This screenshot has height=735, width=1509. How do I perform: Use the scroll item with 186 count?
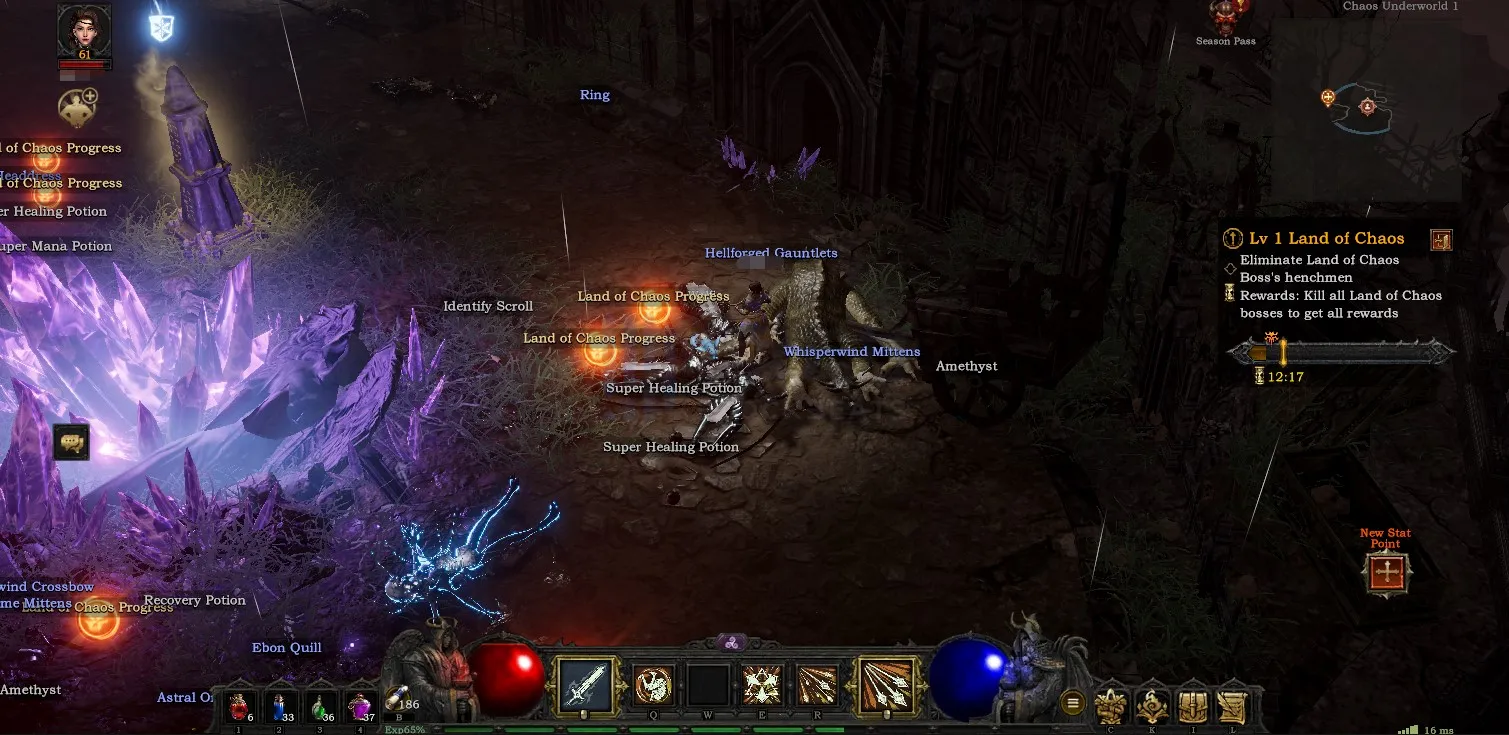click(x=398, y=696)
